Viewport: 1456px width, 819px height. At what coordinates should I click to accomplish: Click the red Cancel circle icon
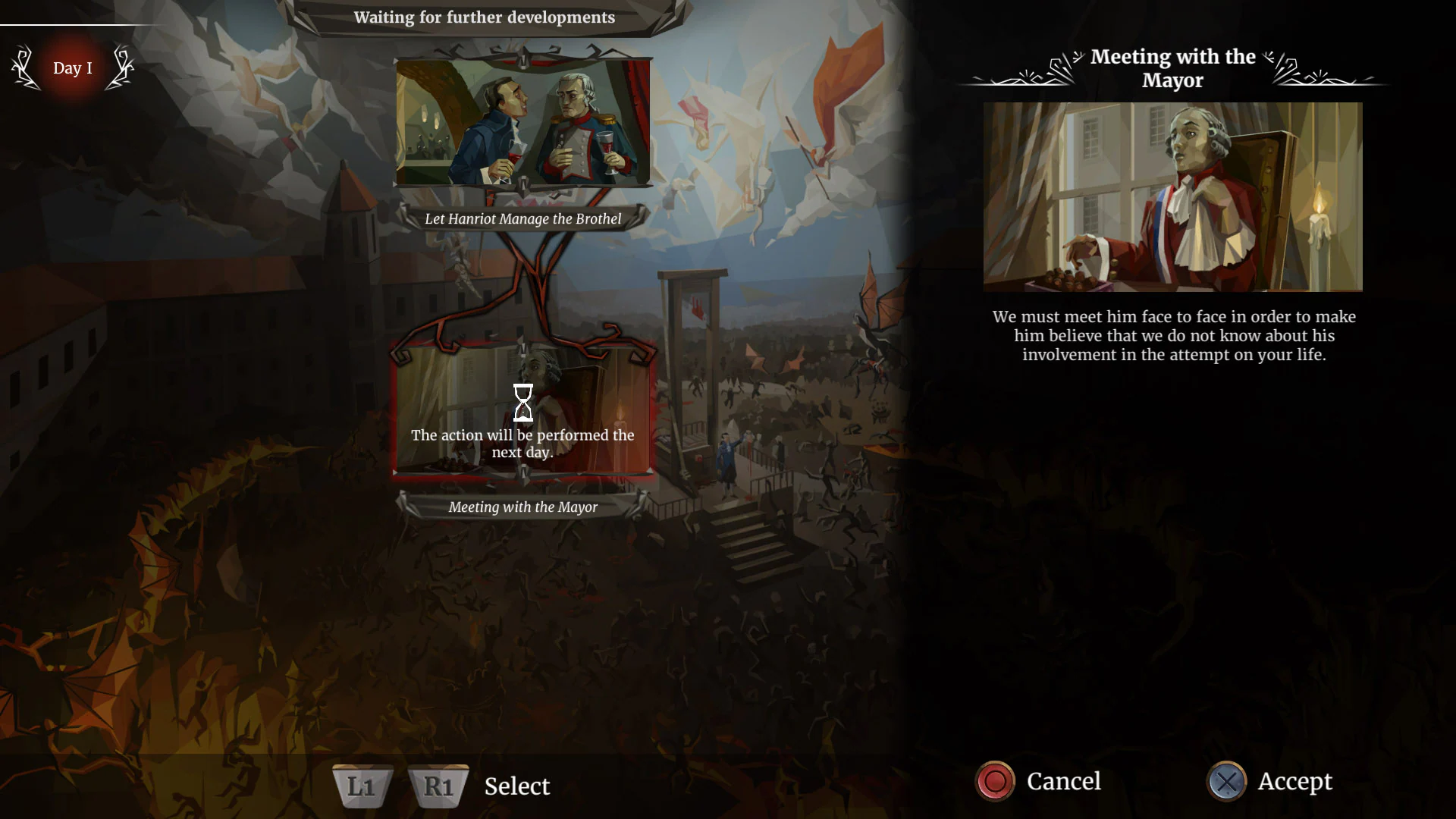point(994,781)
